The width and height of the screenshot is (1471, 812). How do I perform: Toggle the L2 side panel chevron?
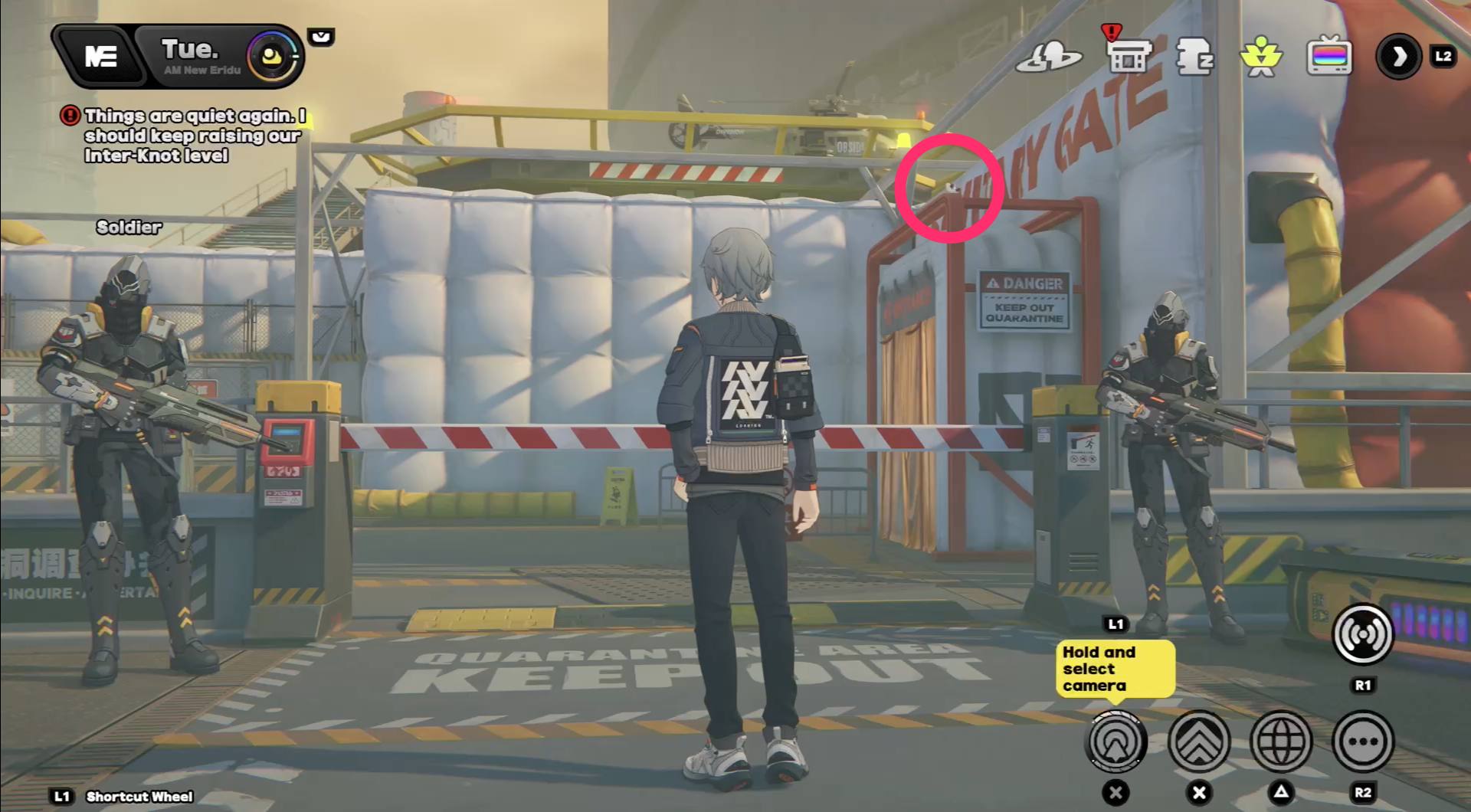point(1399,57)
